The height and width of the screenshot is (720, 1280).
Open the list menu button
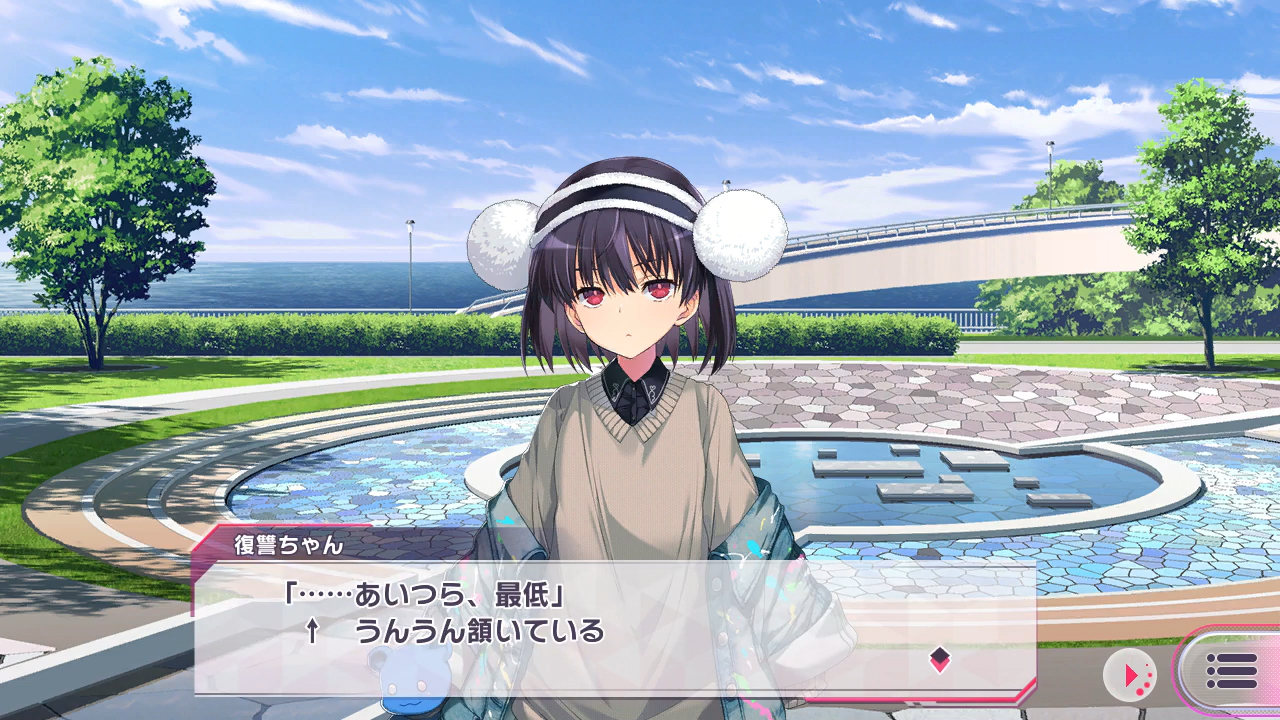coord(1230,670)
